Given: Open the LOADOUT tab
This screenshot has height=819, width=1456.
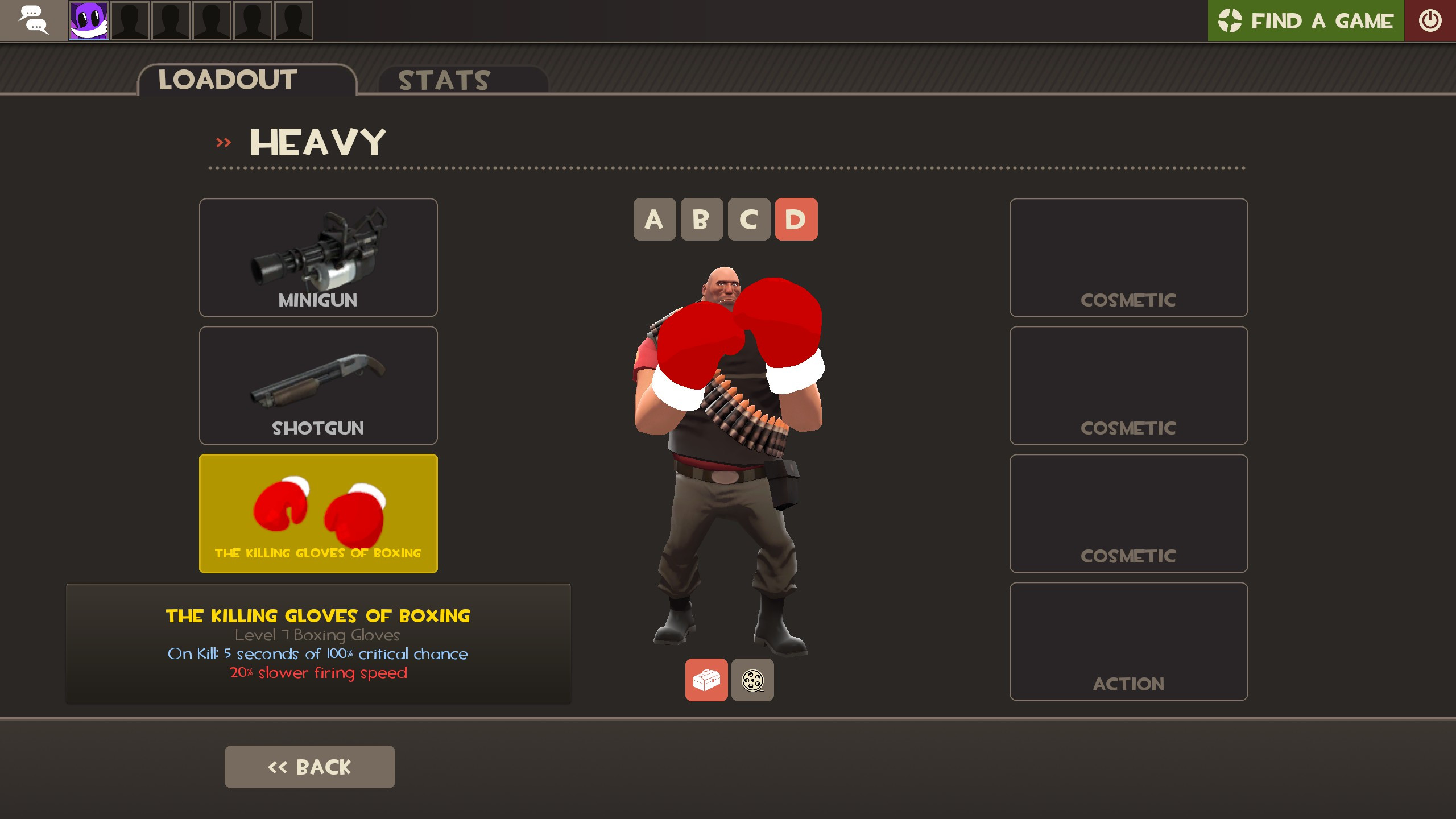Looking at the screenshot, I should (x=226, y=80).
